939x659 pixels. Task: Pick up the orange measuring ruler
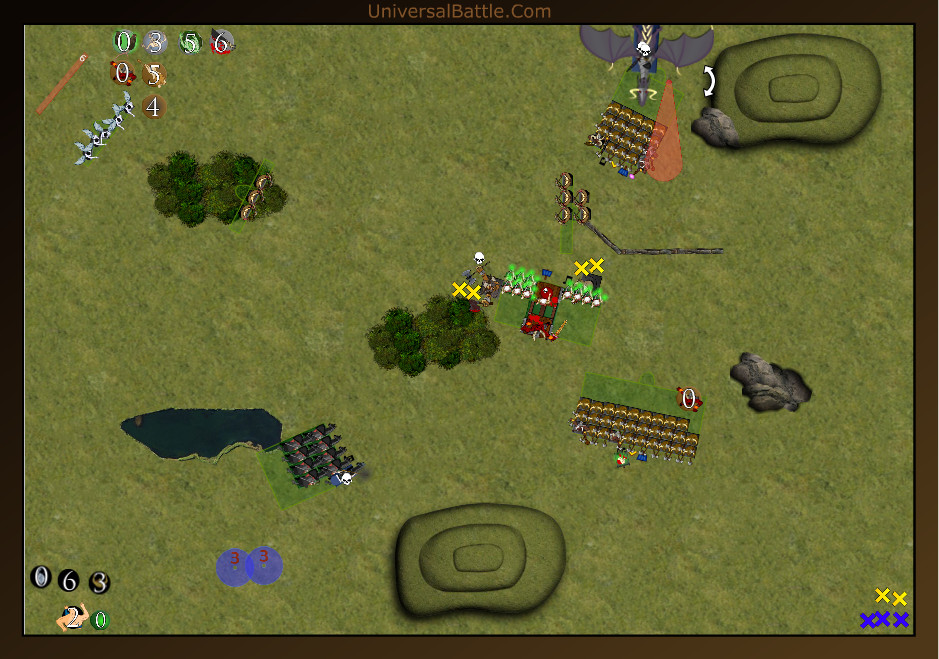[60, 86]
